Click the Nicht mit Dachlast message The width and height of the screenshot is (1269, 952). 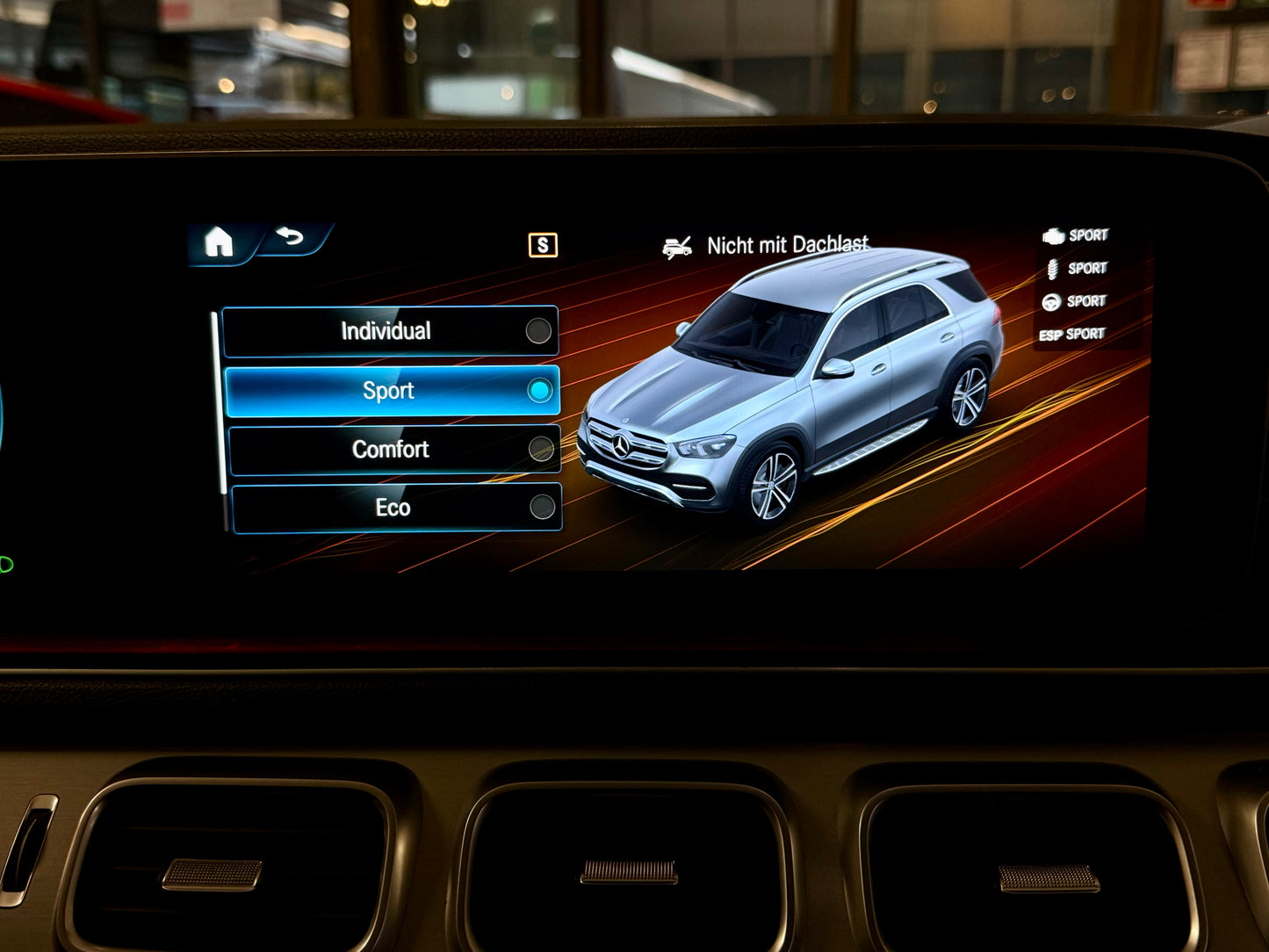(x=787, y=245)
